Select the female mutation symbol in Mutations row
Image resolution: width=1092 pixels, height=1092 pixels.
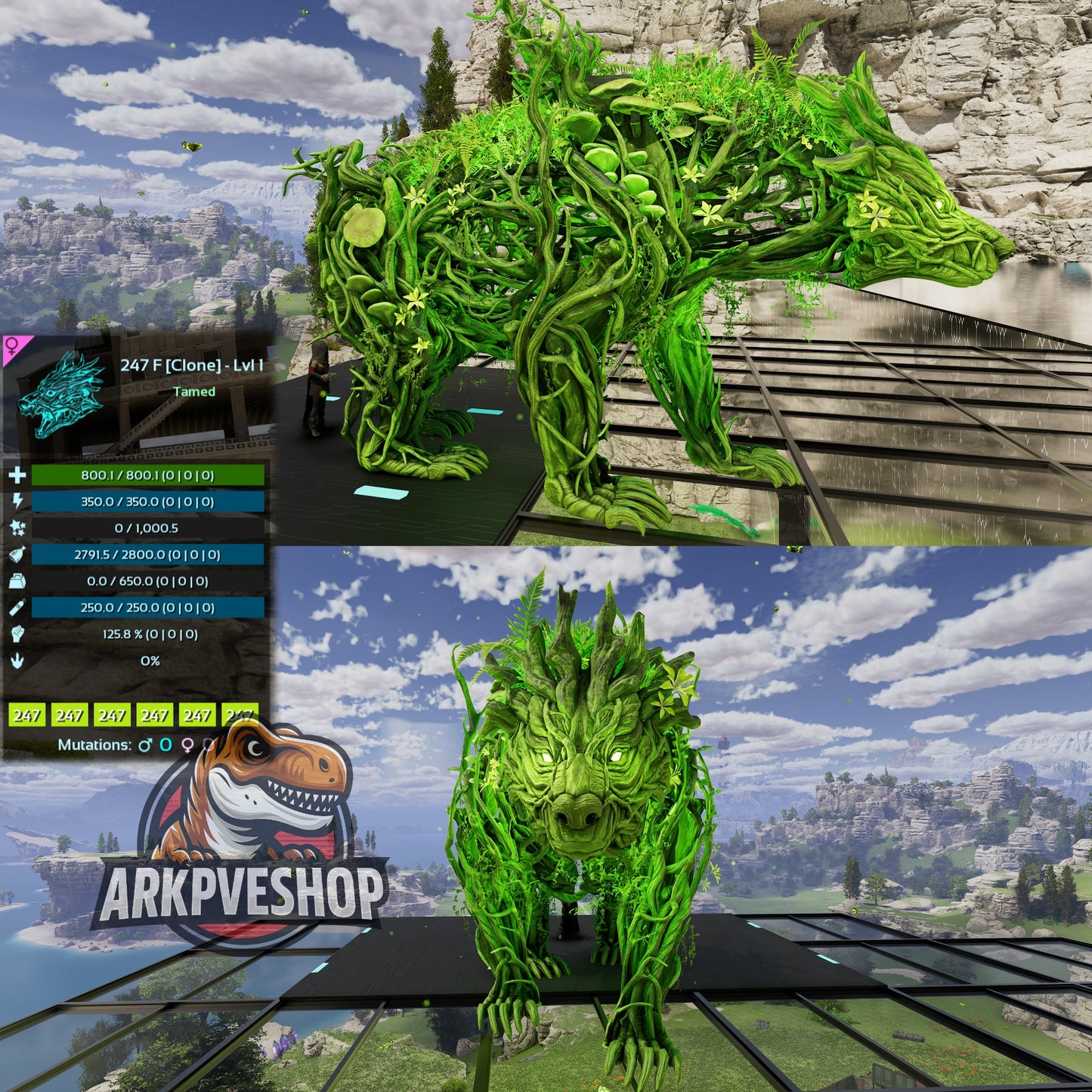coord(187,746)
